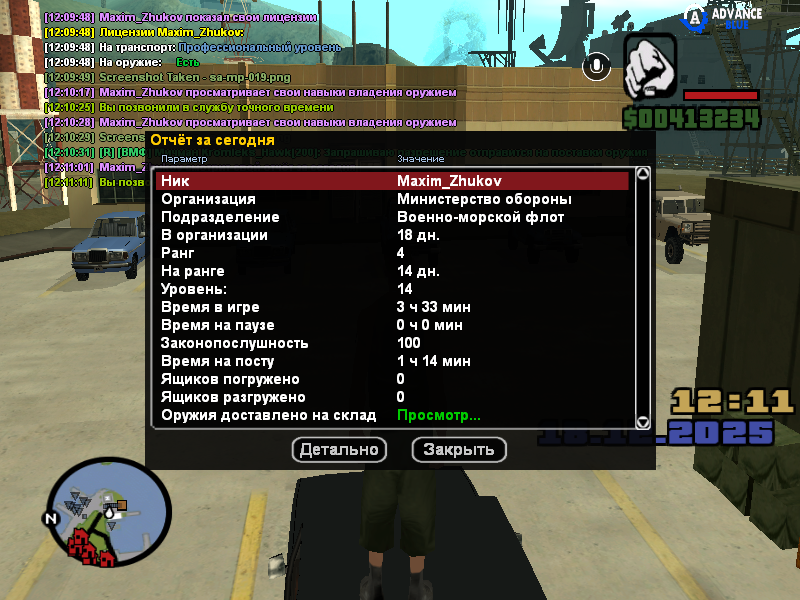800x600 pixels.
Task: Click the list's scroll down arrow
Action: click(643, 423)
